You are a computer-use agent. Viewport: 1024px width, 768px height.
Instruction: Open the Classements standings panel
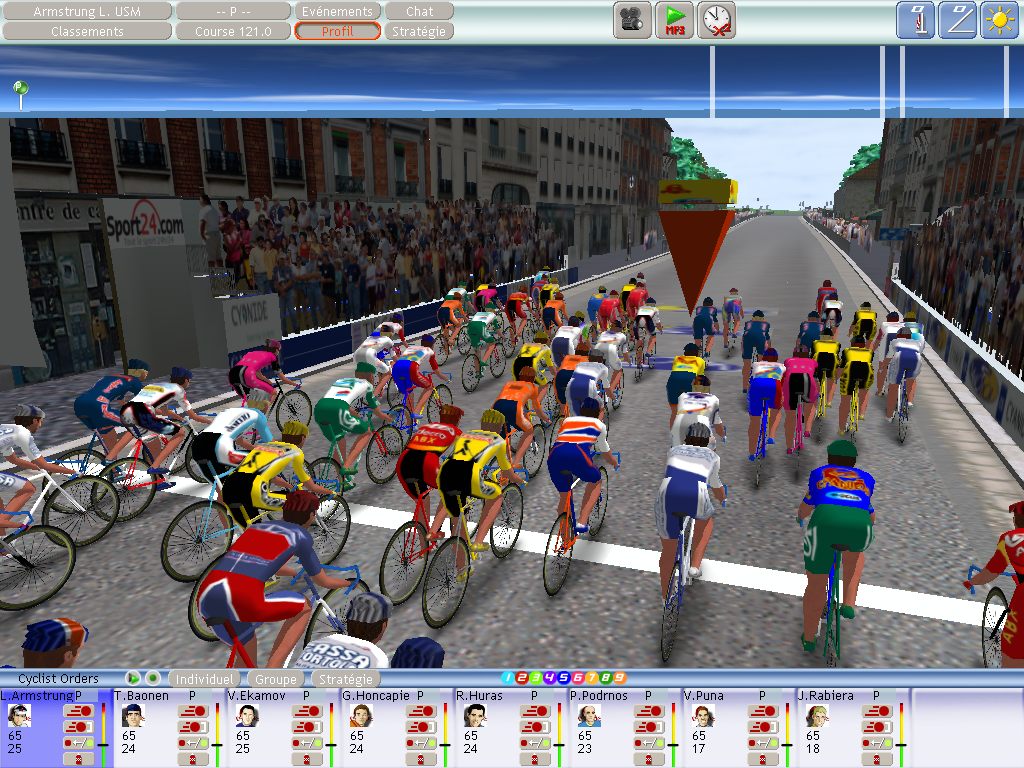point(87,31)
